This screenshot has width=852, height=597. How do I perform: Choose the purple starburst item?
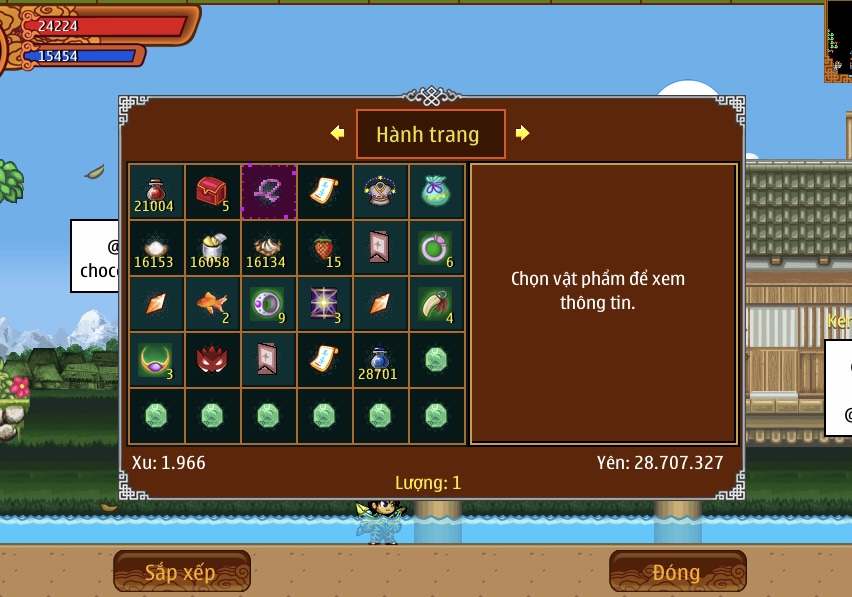(x=324, y=304)
